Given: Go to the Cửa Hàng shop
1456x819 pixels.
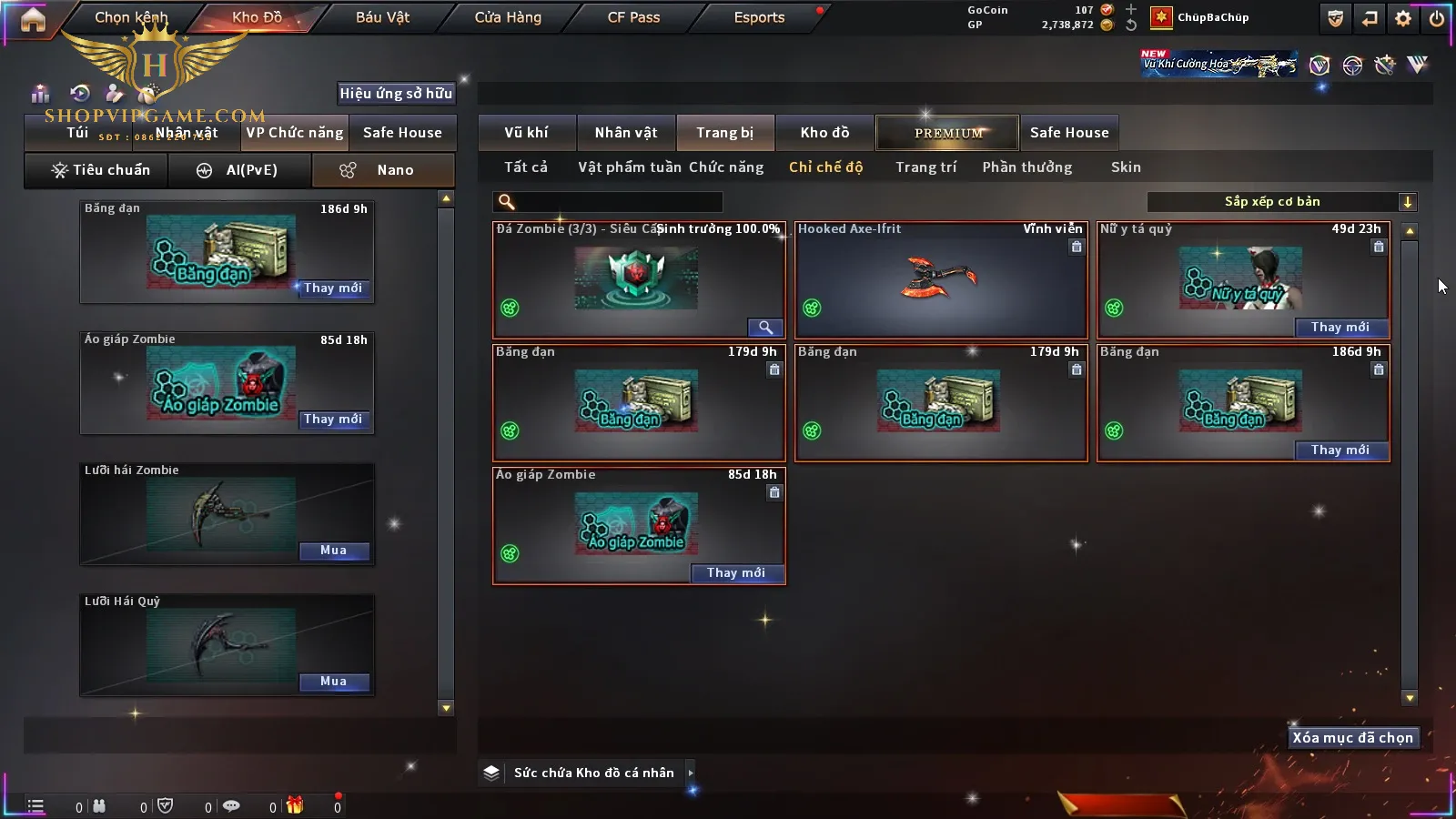Looking at the screenshot, I should (508, 17).
